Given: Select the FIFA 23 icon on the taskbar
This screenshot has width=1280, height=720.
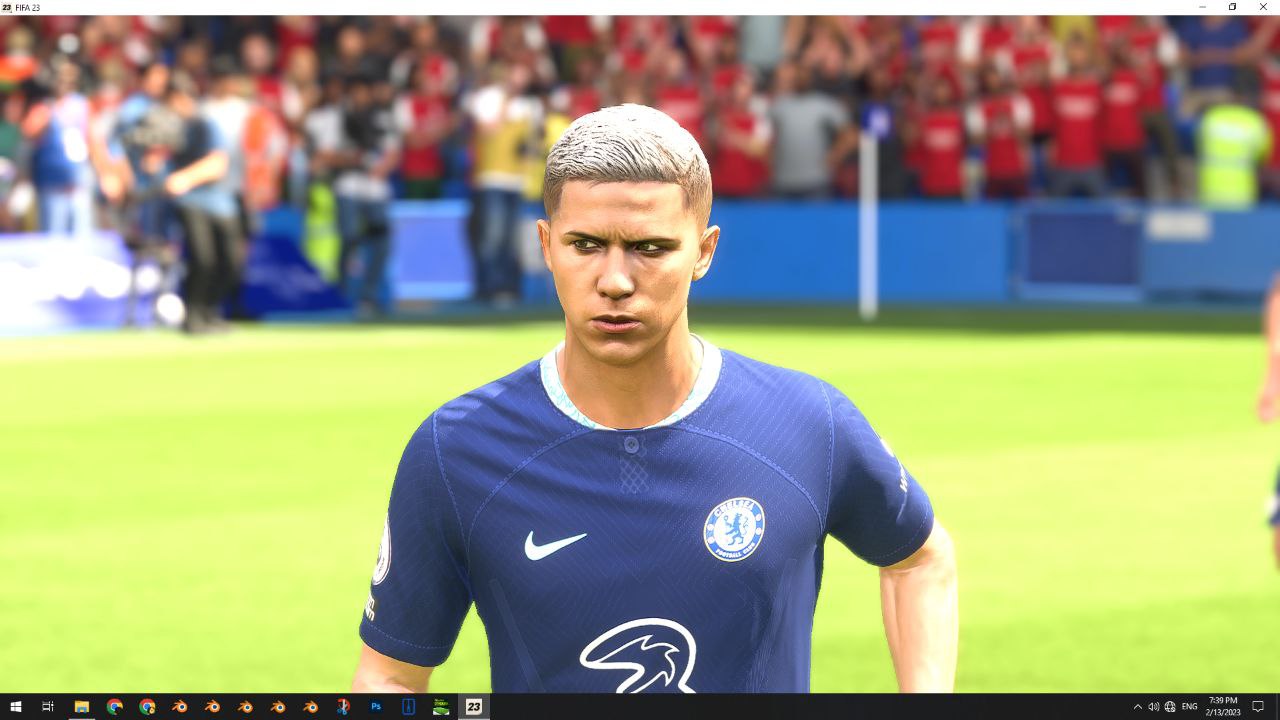Looking at the screenshot, I should 473,707.
